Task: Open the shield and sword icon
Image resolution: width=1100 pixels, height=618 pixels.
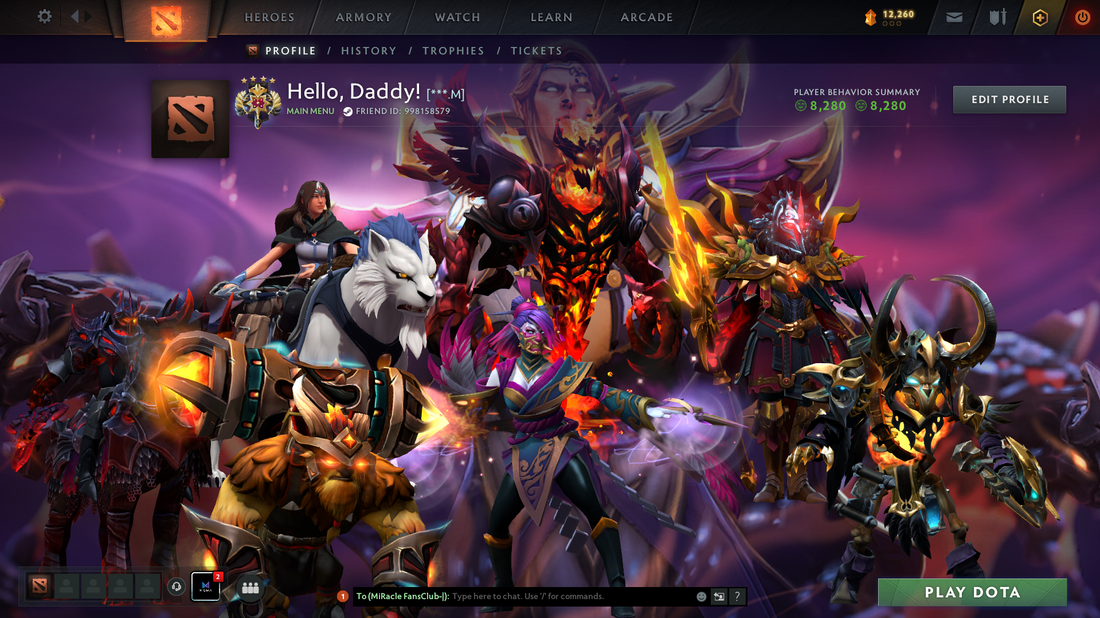Action: pyautogui.click(x=997, y=17)
